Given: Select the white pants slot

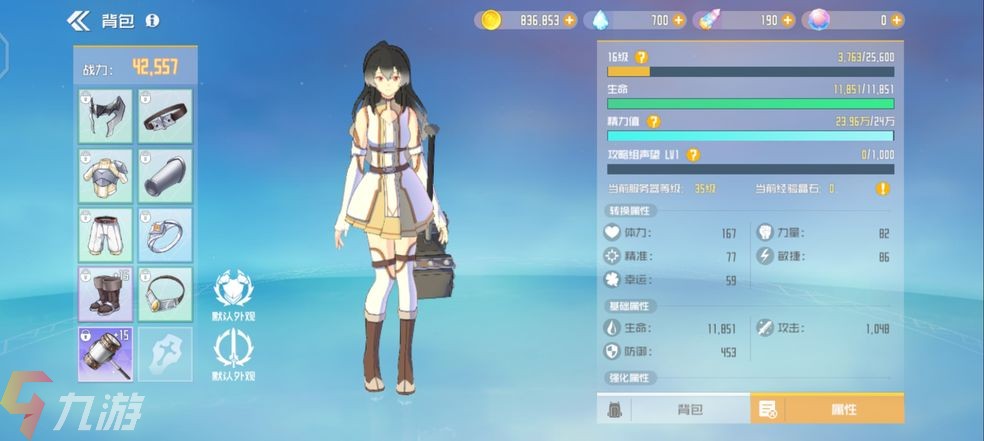Looking at the screenshot, I should click(105, 234).
